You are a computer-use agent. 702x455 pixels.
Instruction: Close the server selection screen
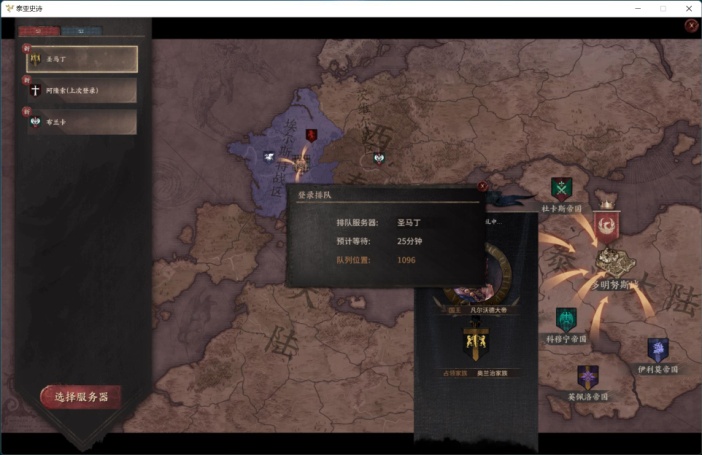pos(691,26)
